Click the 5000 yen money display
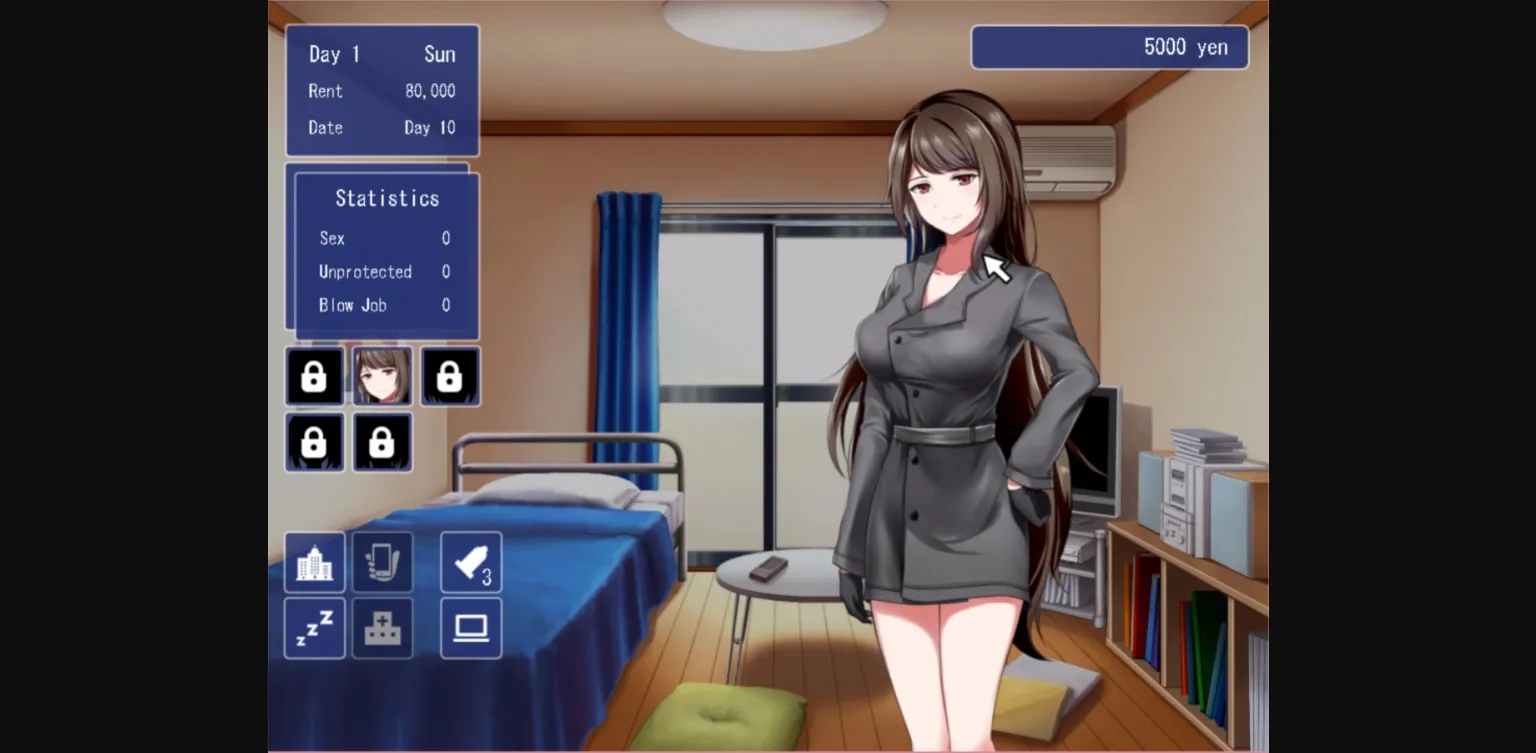 point(1110,46)
